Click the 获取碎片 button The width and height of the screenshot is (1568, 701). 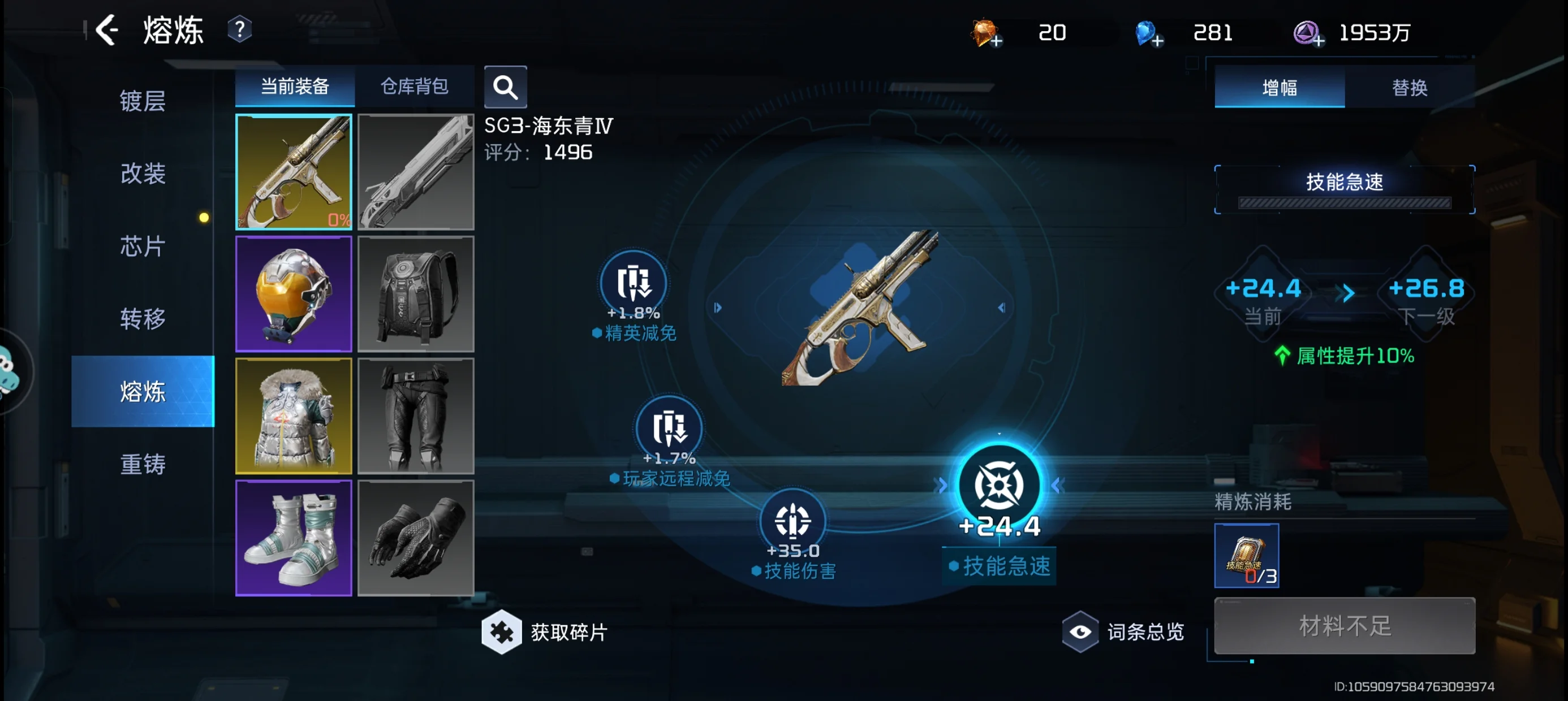(x=545, y=631)
